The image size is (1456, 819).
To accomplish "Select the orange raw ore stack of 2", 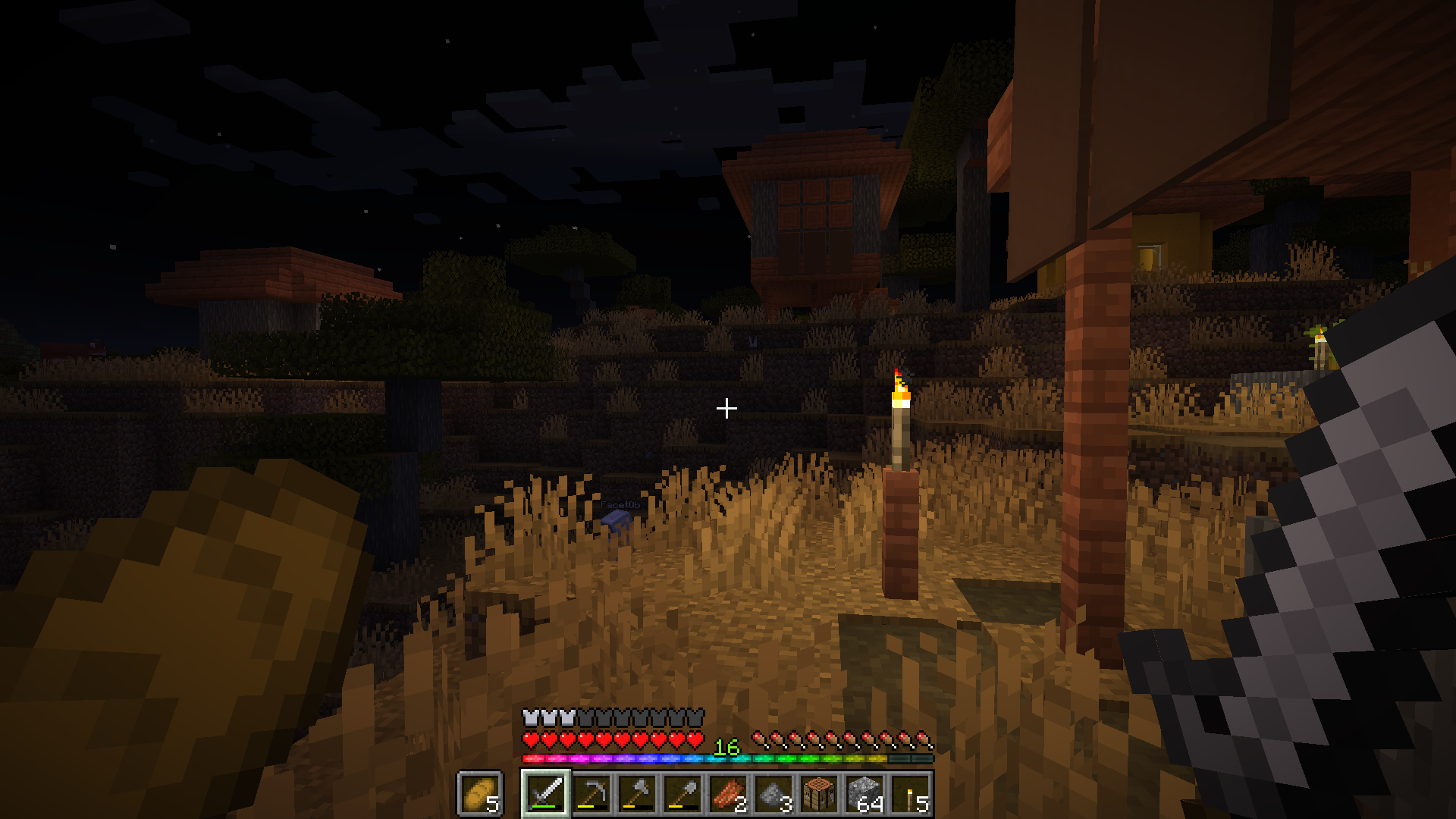I will point(728,794).
